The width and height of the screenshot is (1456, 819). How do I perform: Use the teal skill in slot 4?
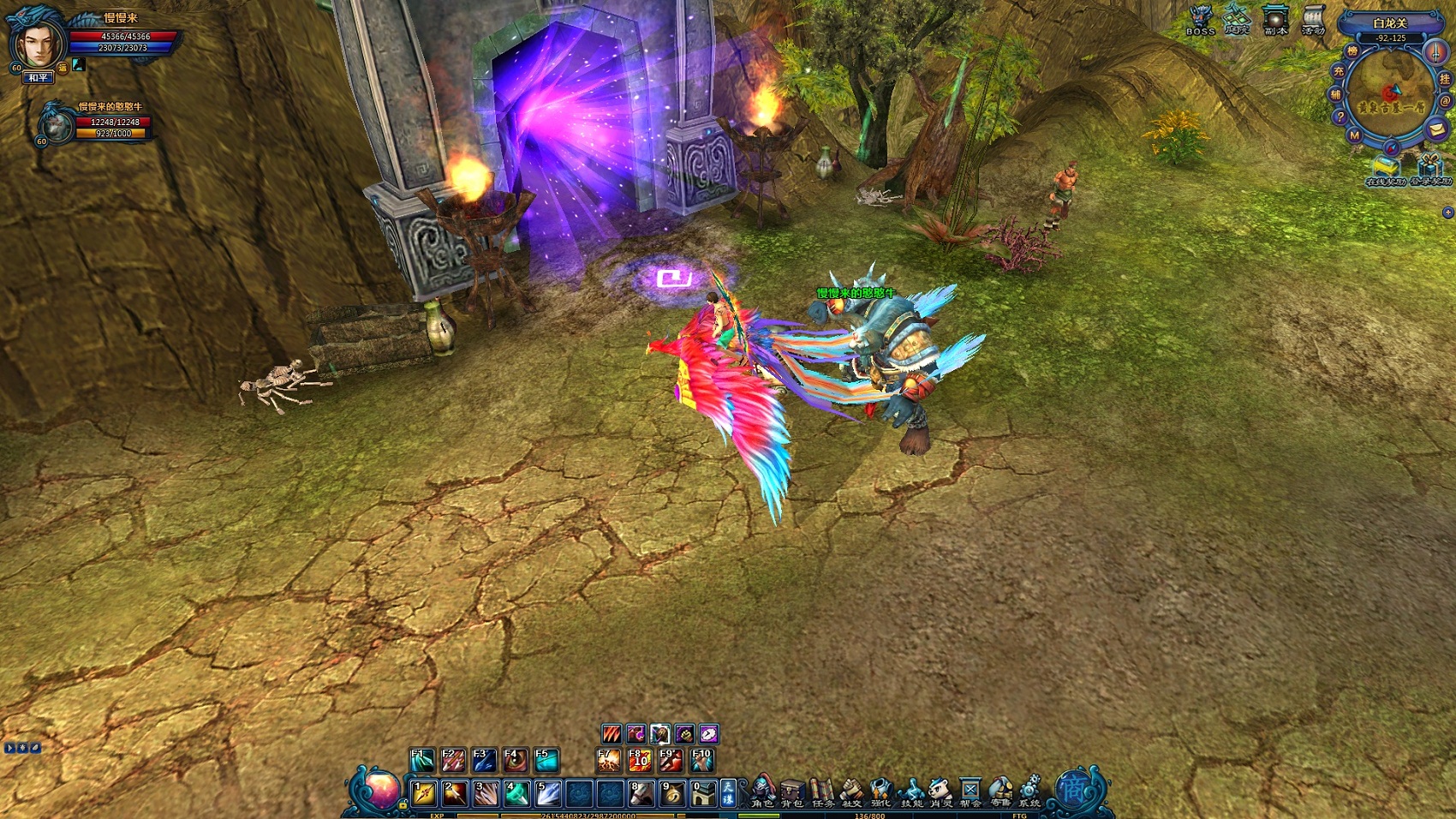[x=516, y=793]
